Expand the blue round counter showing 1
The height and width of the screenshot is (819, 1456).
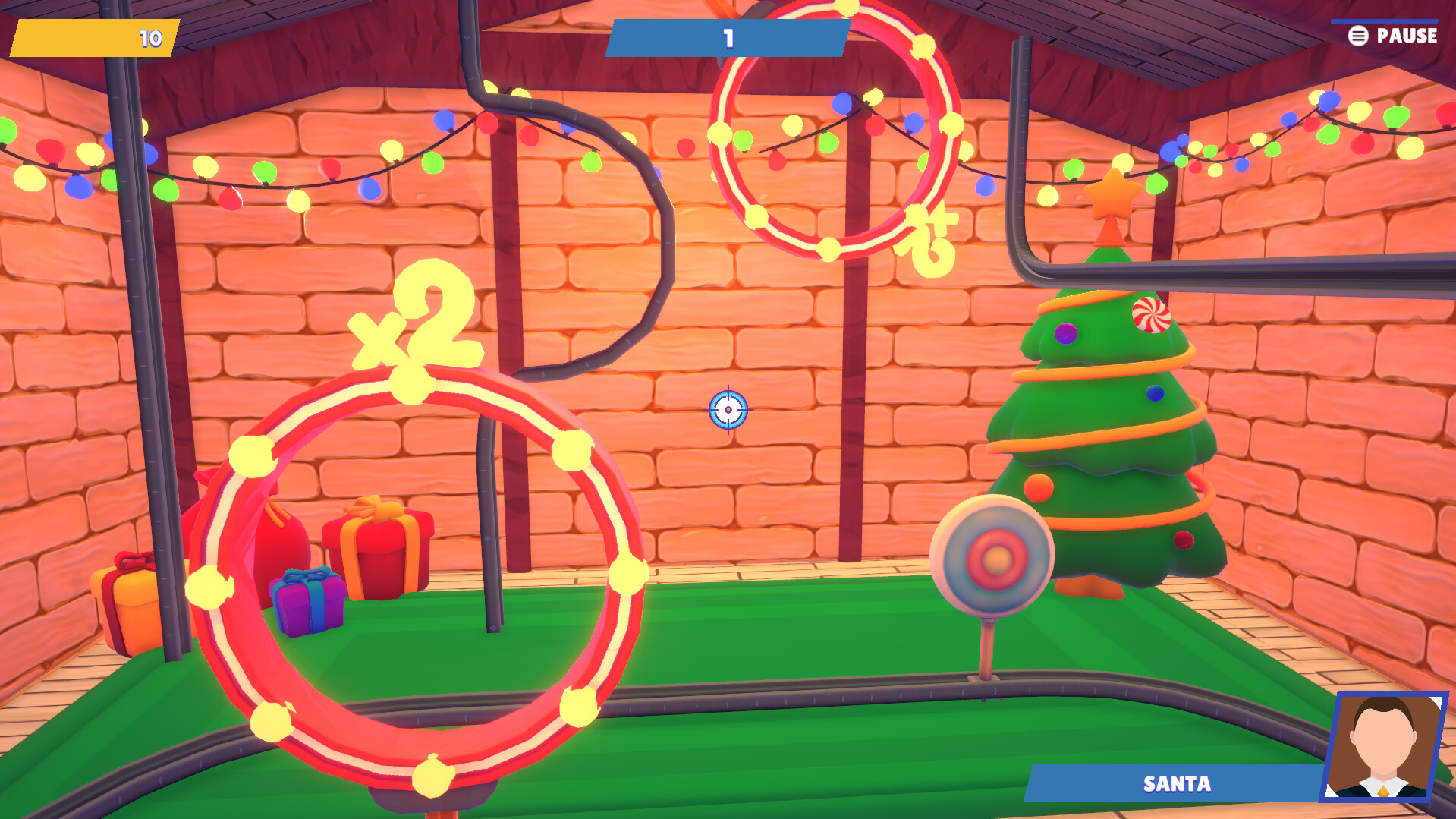pos(727,36)
